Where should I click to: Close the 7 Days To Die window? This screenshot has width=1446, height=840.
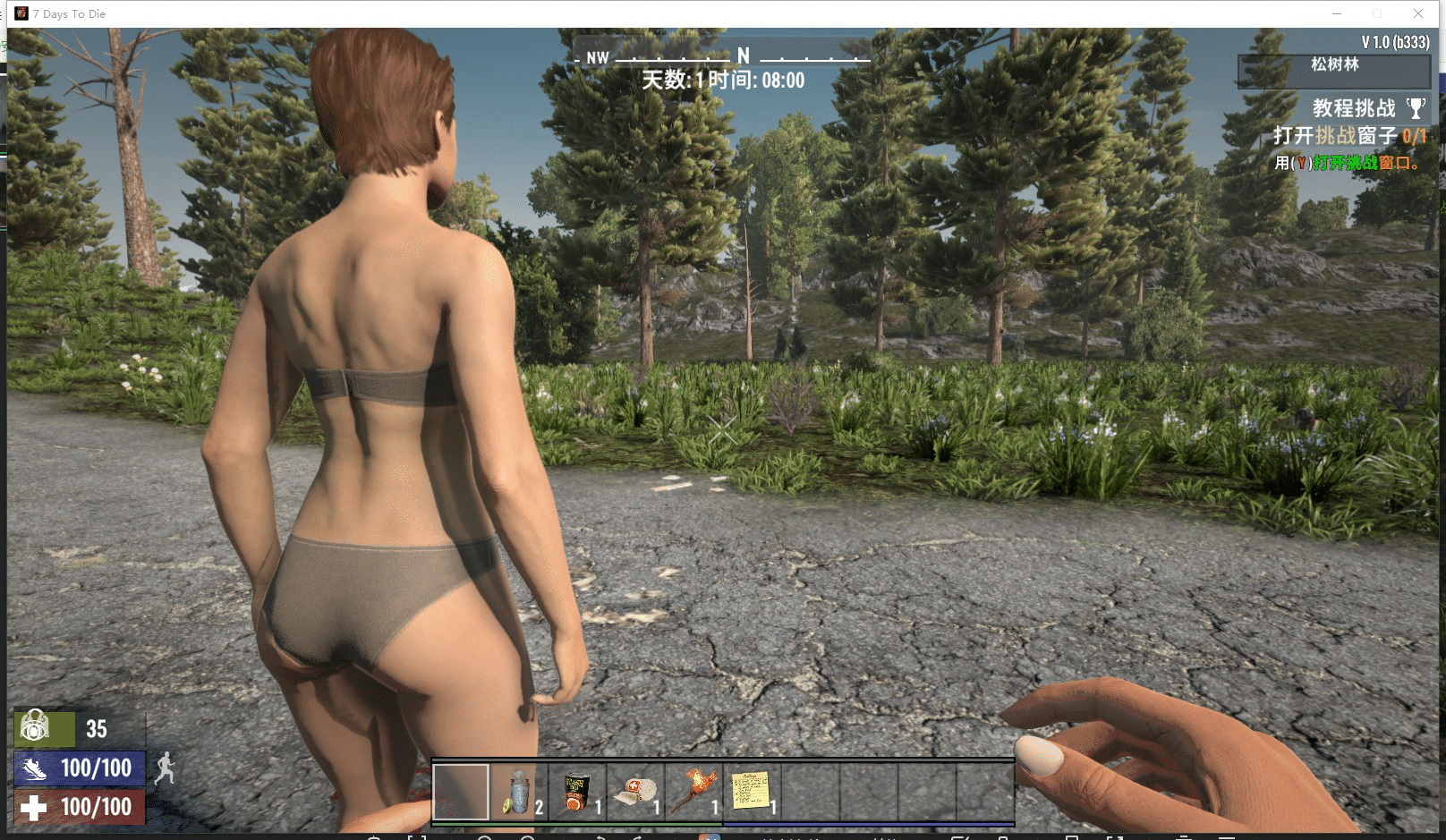(x=1418, y=13)
